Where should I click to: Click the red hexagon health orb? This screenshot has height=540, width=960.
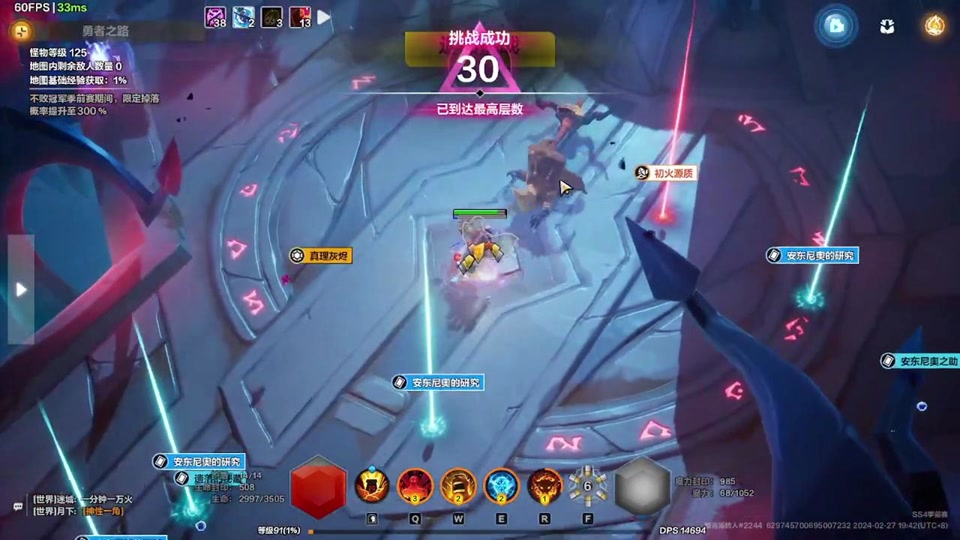click(318, 487)
